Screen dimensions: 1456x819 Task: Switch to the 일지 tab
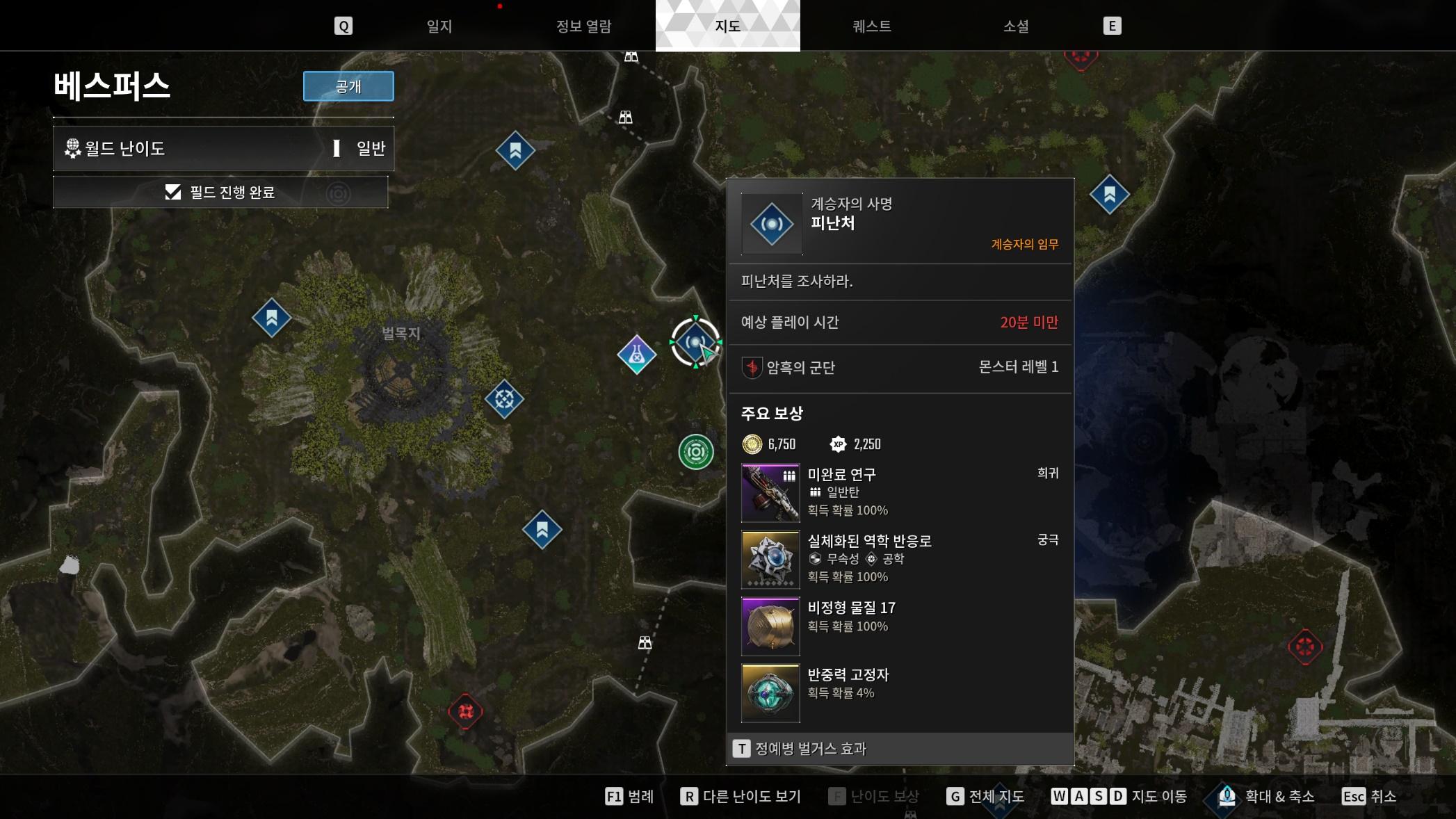pyautogui.click(x=439, y=26)
